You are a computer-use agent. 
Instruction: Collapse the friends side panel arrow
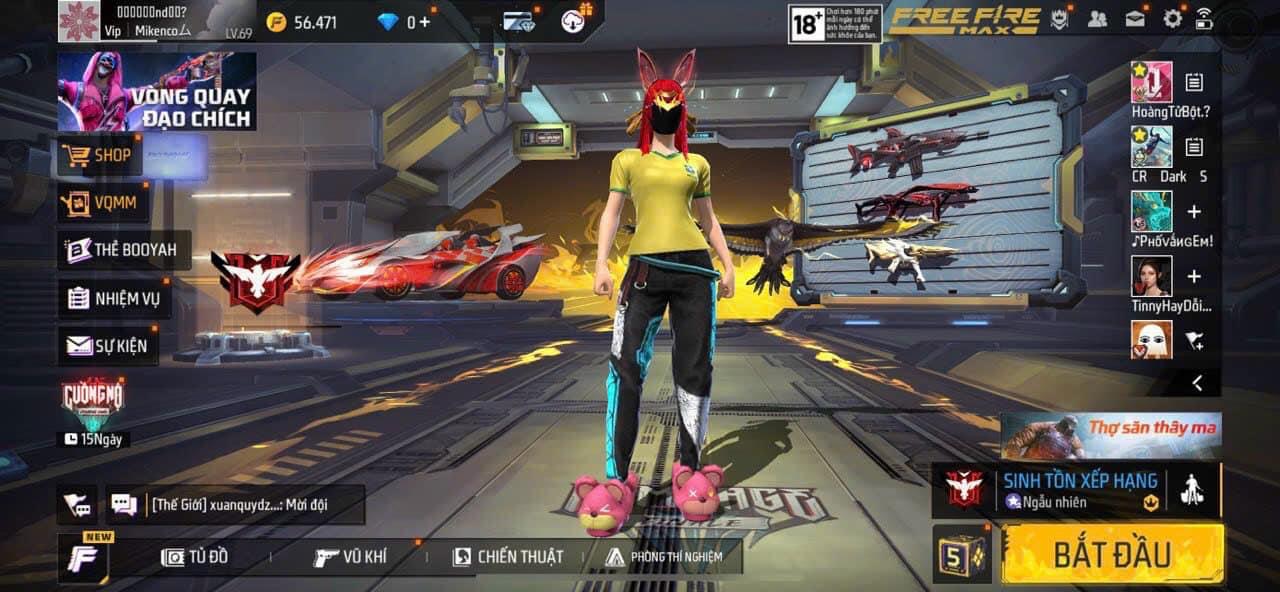click(x=1198, y=382)
